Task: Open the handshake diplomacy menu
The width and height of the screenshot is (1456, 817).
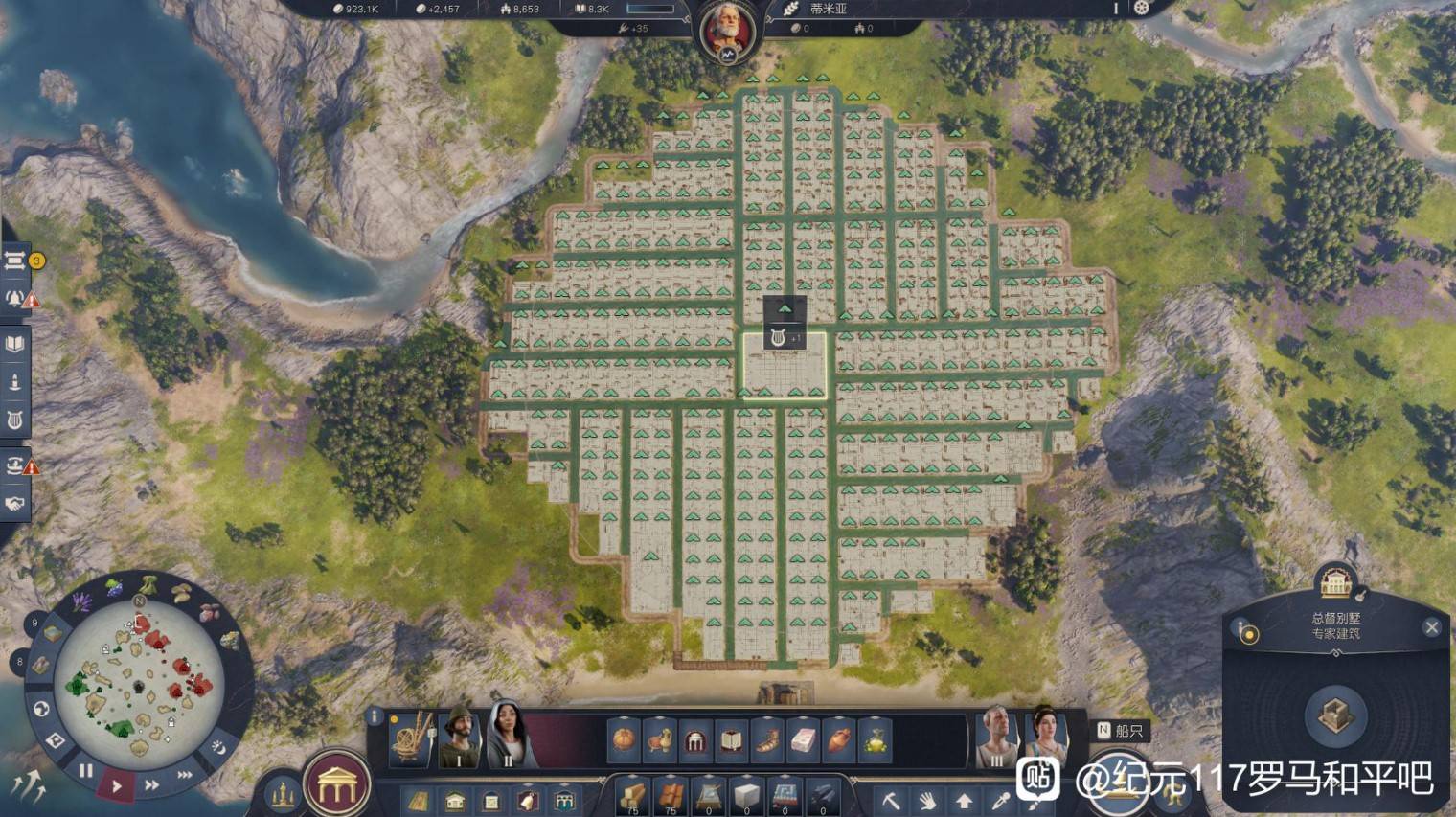Action: click(x=15, y=504)
